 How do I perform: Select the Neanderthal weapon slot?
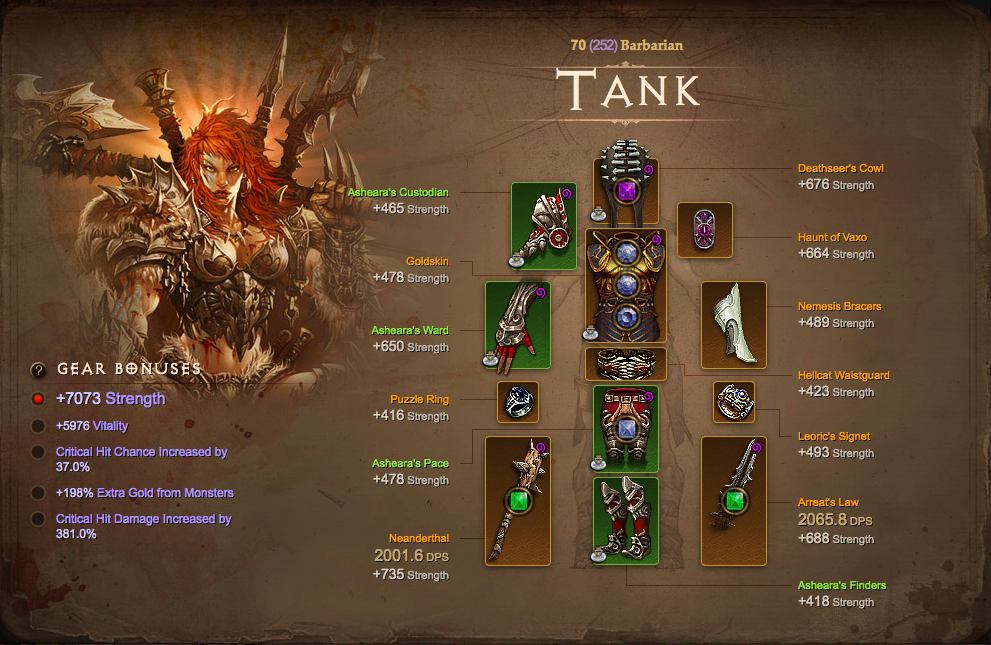click(518, 501)
